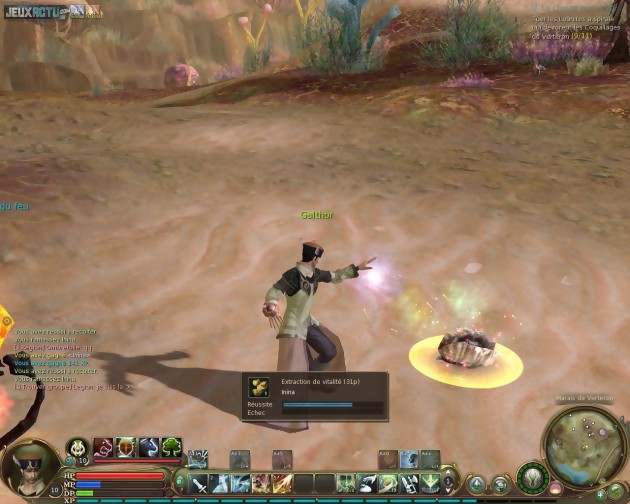Image resolution: width=630 pixels, height=504 pixels.
Task: Select the green tree buff icon
Action: [171, 447]
